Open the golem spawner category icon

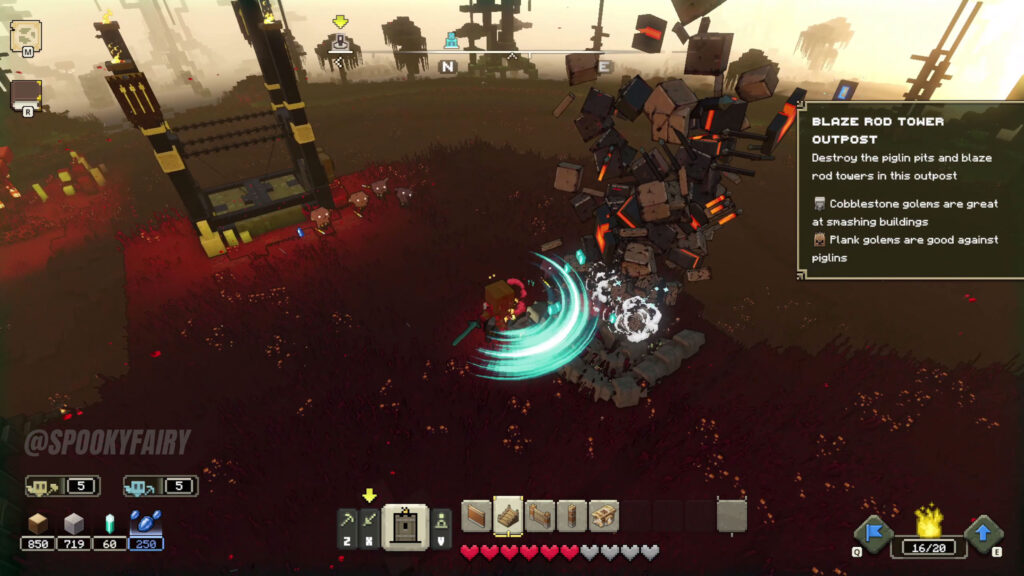441,521
